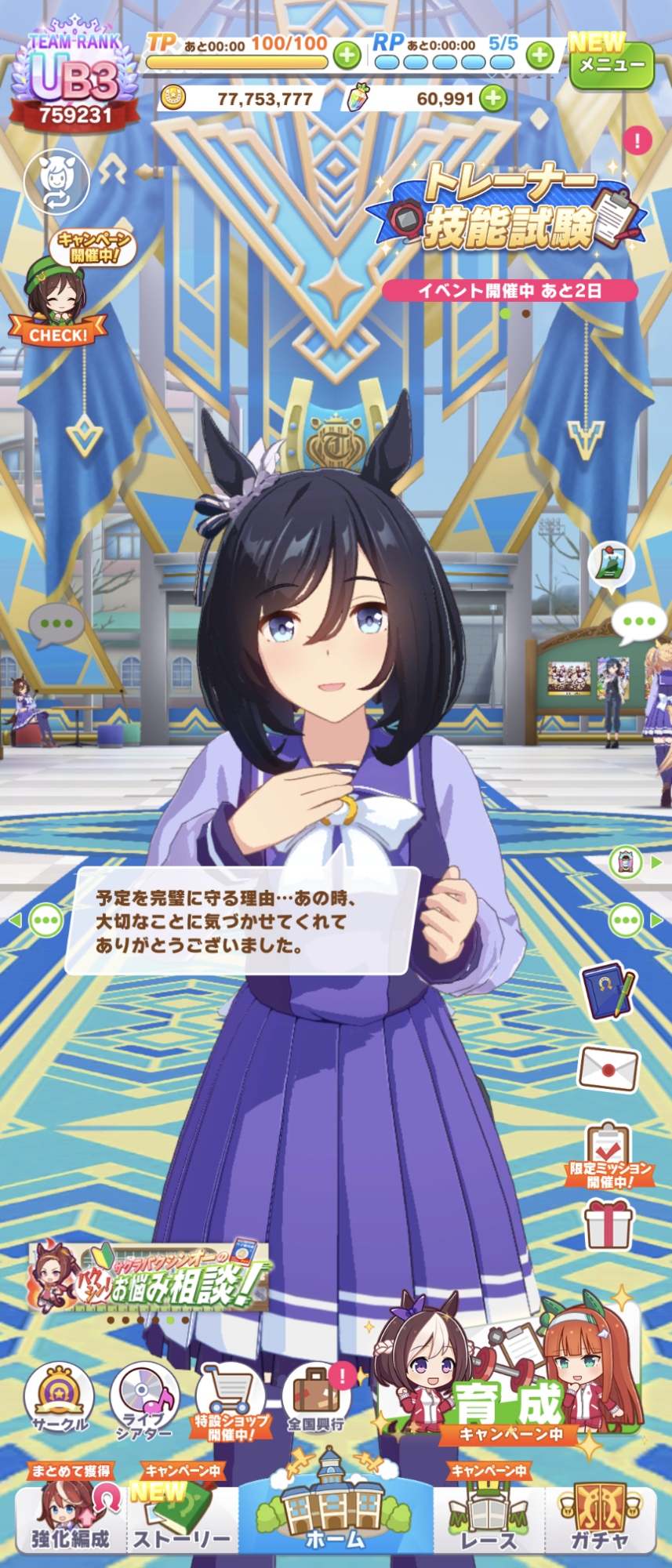Screen dimensions: 672x1568
Task: Open ライブシアター live theater
Action: 144,1400
